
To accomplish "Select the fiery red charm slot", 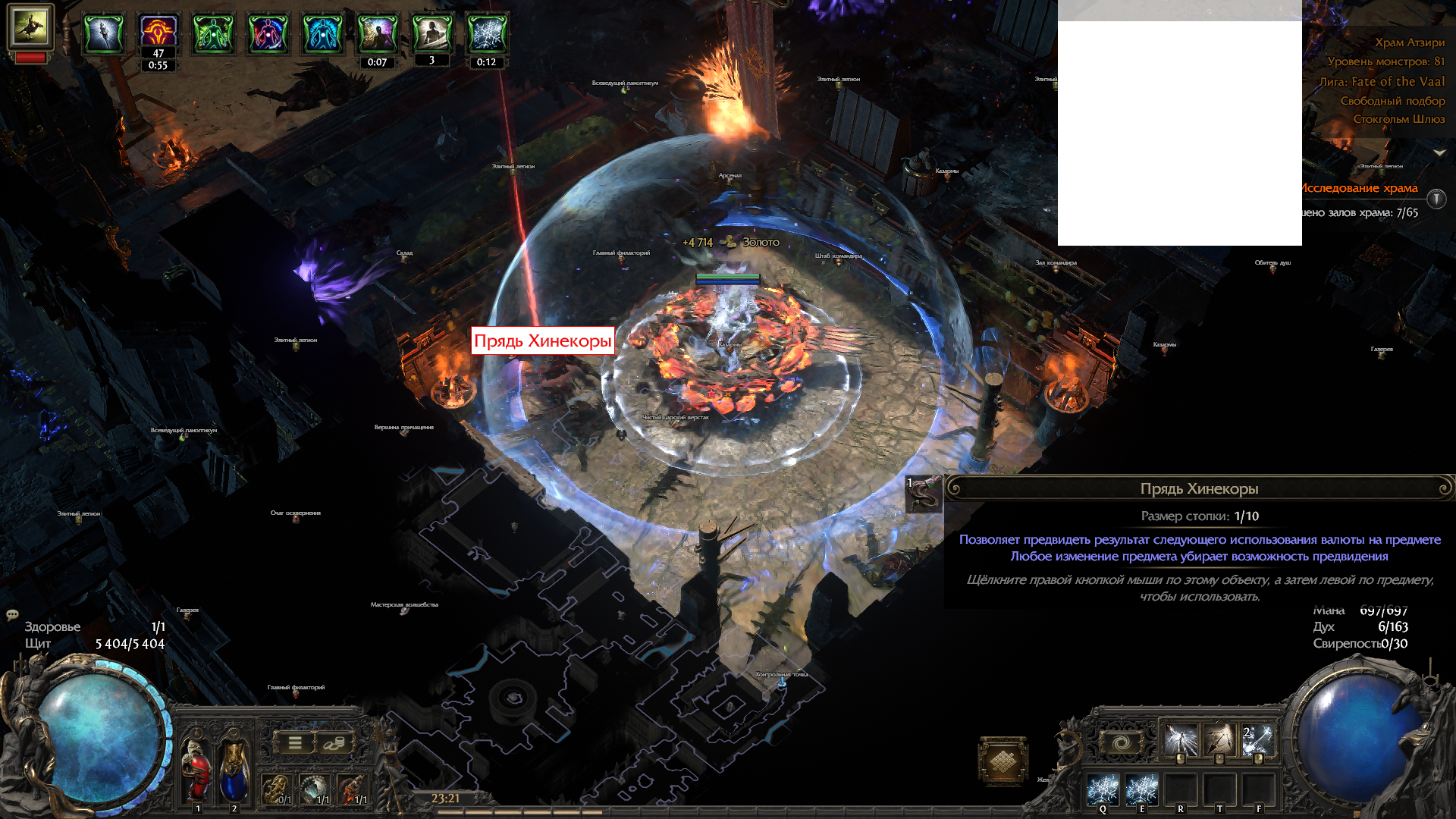I will (x=352, y=789).
